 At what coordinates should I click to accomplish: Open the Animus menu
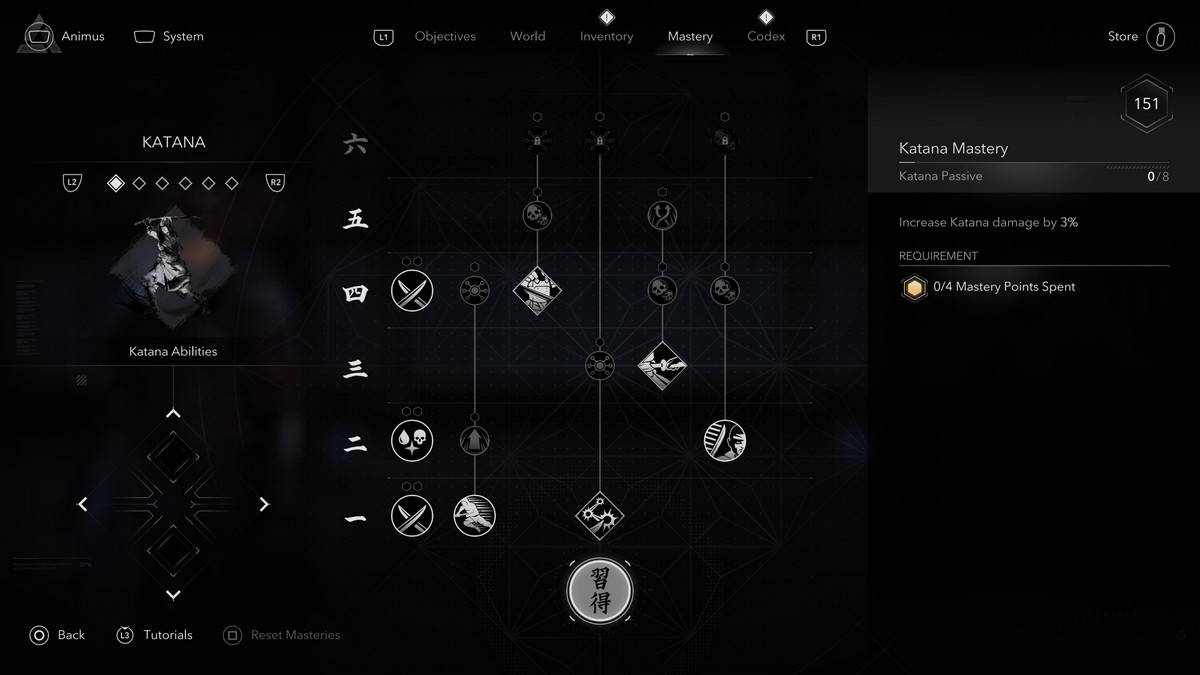point(65,36)
